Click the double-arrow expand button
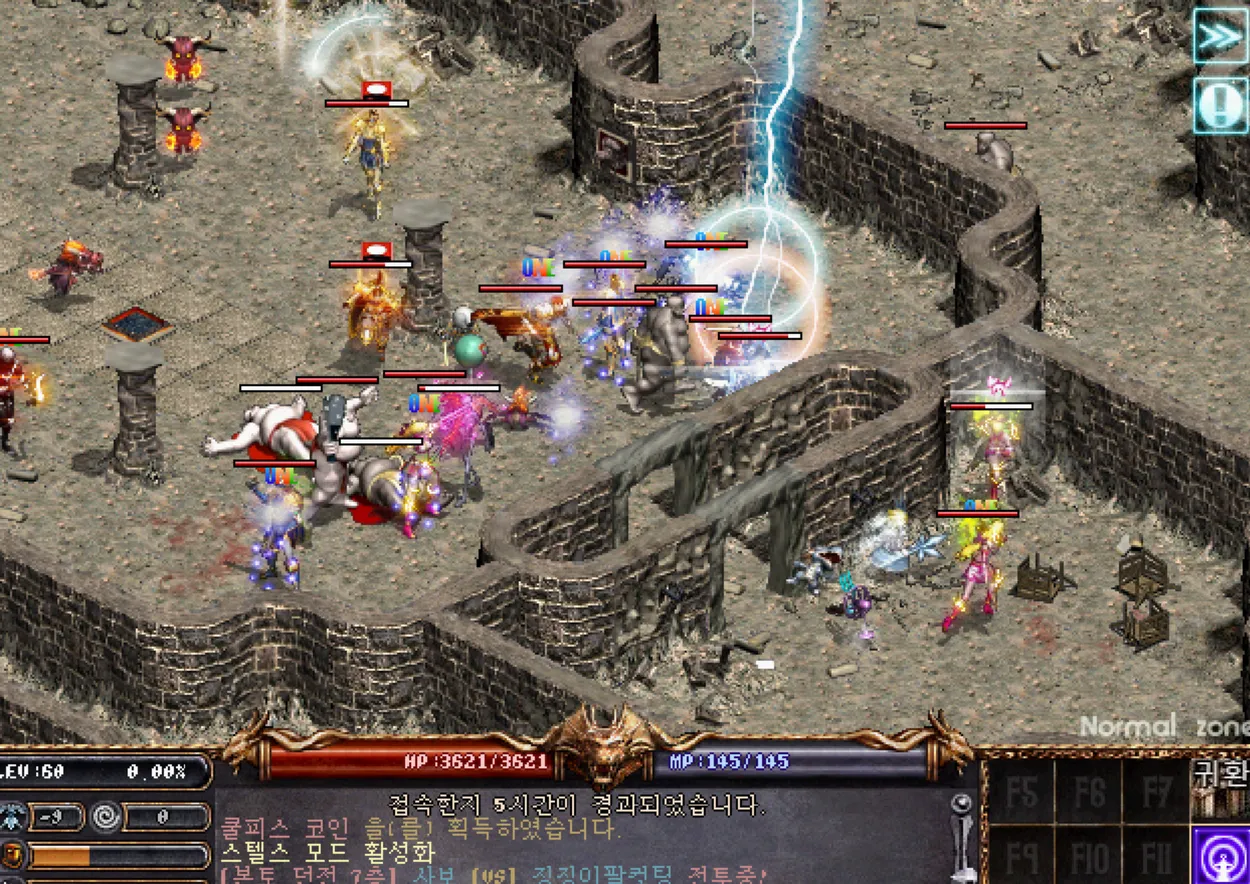Viewport: 1250px width, 884px height. click(x=1220, y=37)
